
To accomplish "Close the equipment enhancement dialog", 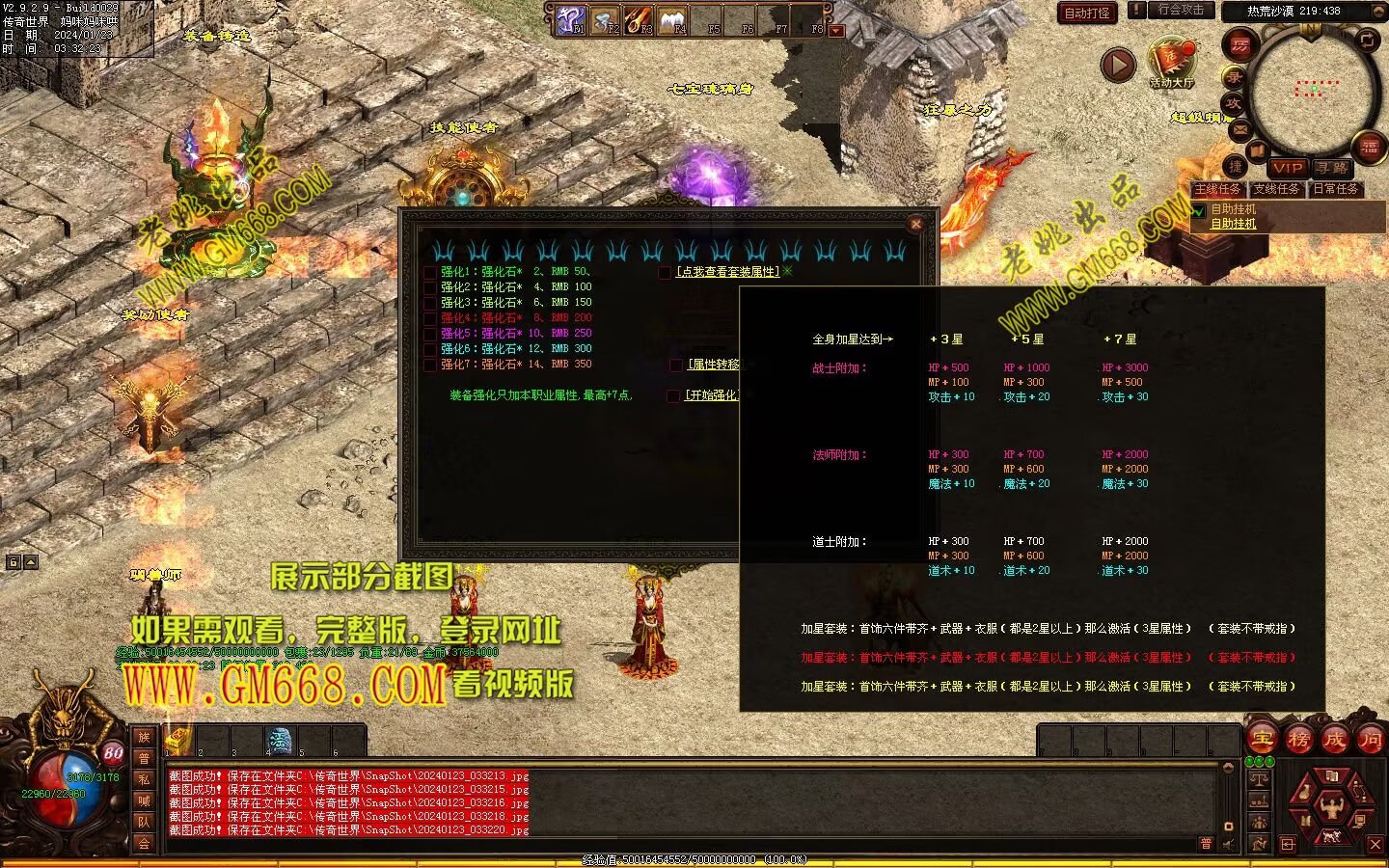I will [916, 224].
